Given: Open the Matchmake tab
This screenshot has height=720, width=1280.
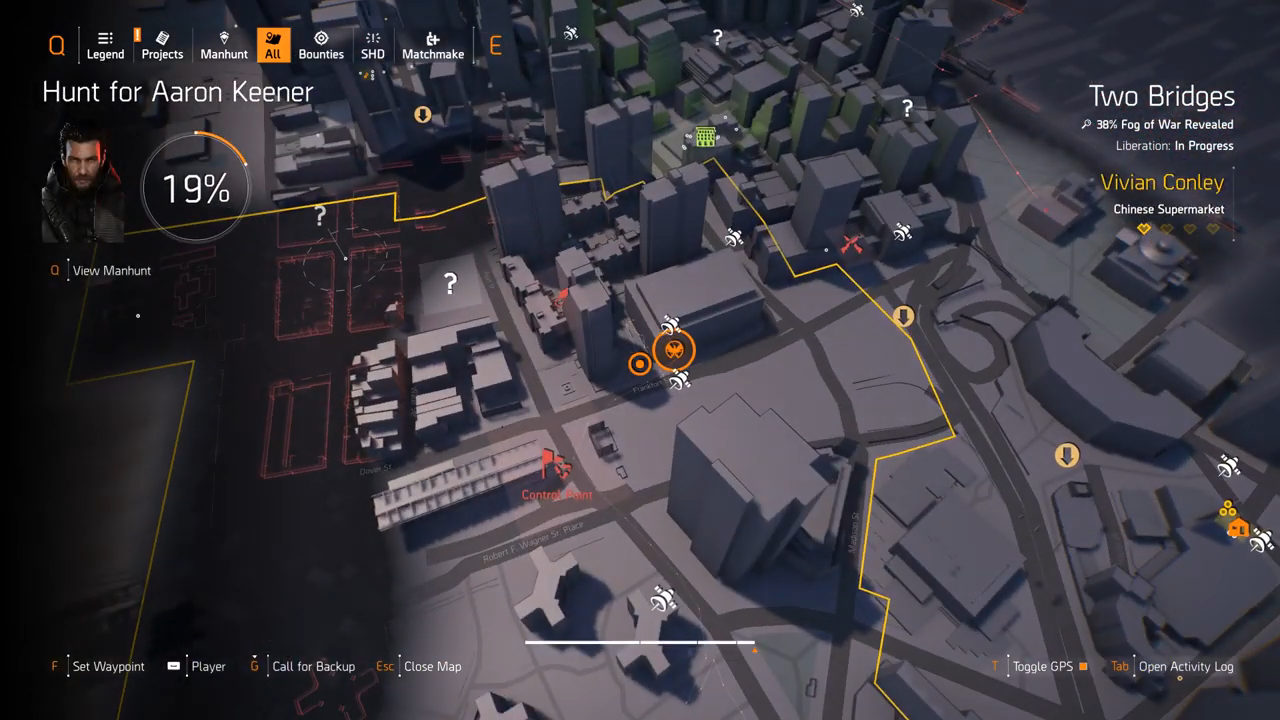Looking at the screenshot, I should tap(433, 45).
